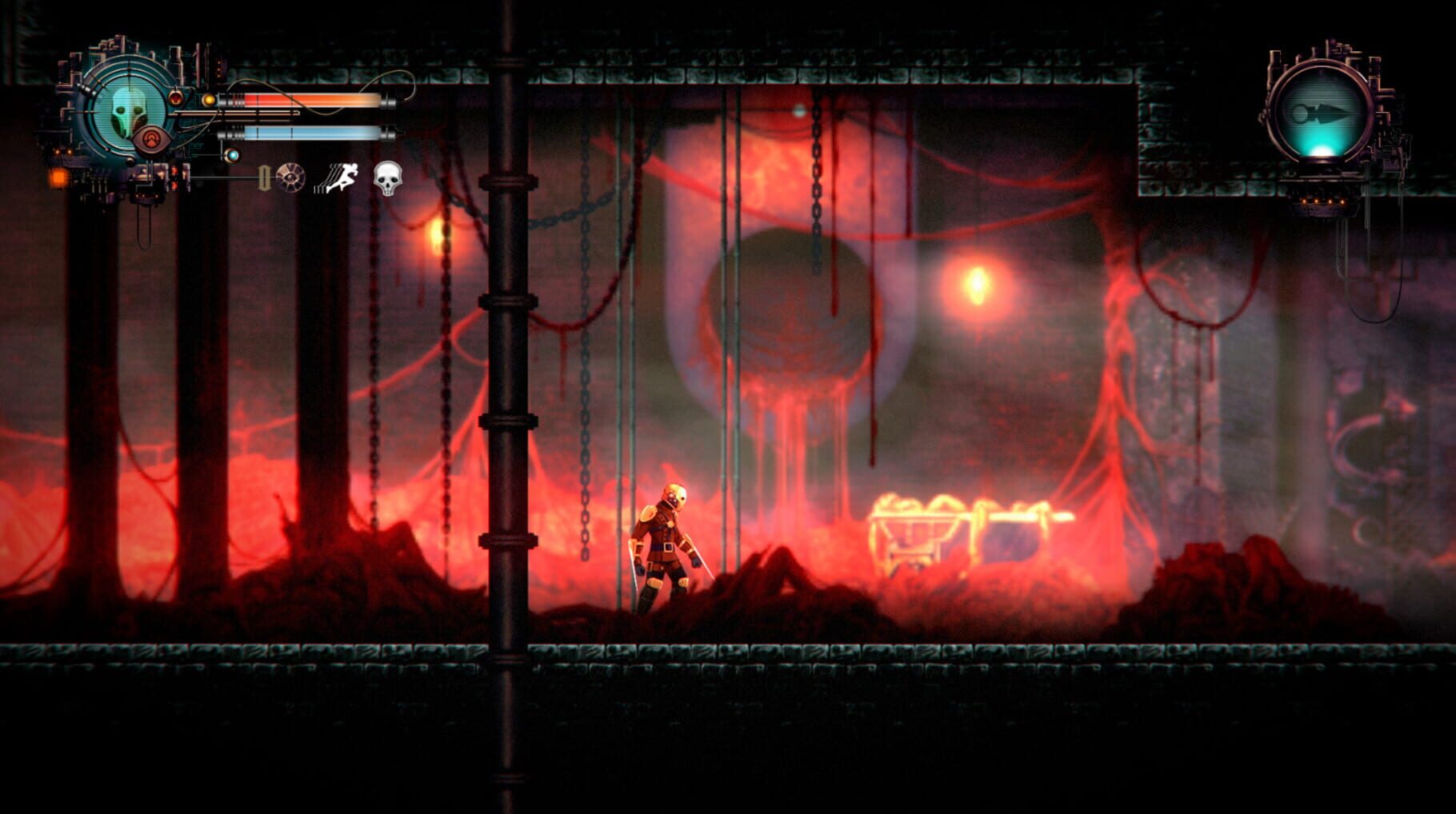Toggle the yellow orb indicator near the health bar

tap(209, 99)
